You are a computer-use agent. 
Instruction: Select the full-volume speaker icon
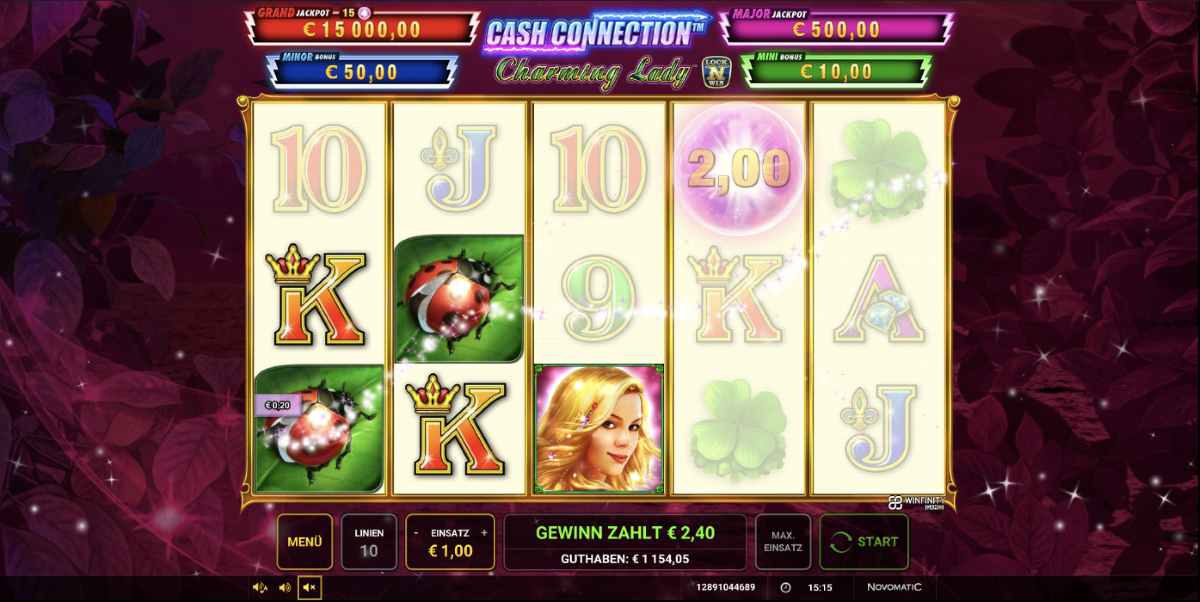pyautogui.click(x=260, y=588)
